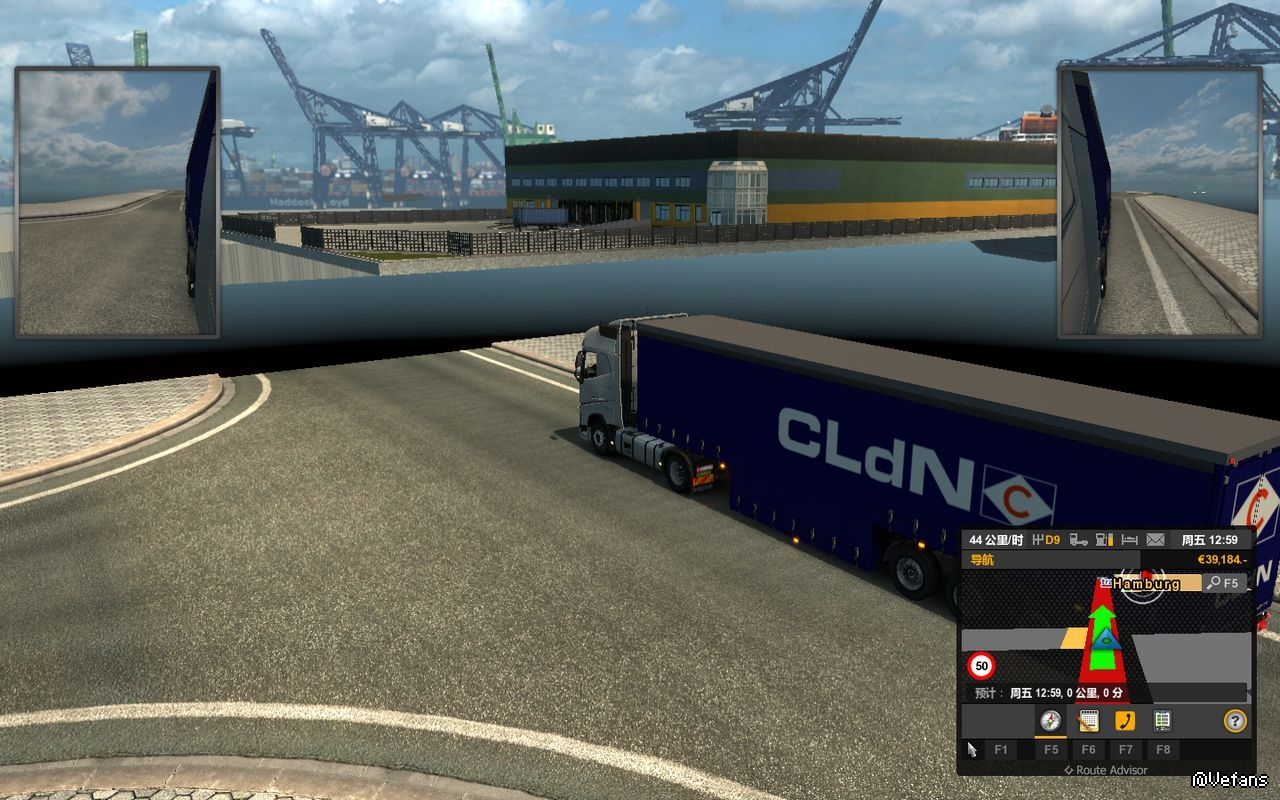Click the right side mirror view
This screenshot has width=1280, height=800.
click(x=1160, y=202)
